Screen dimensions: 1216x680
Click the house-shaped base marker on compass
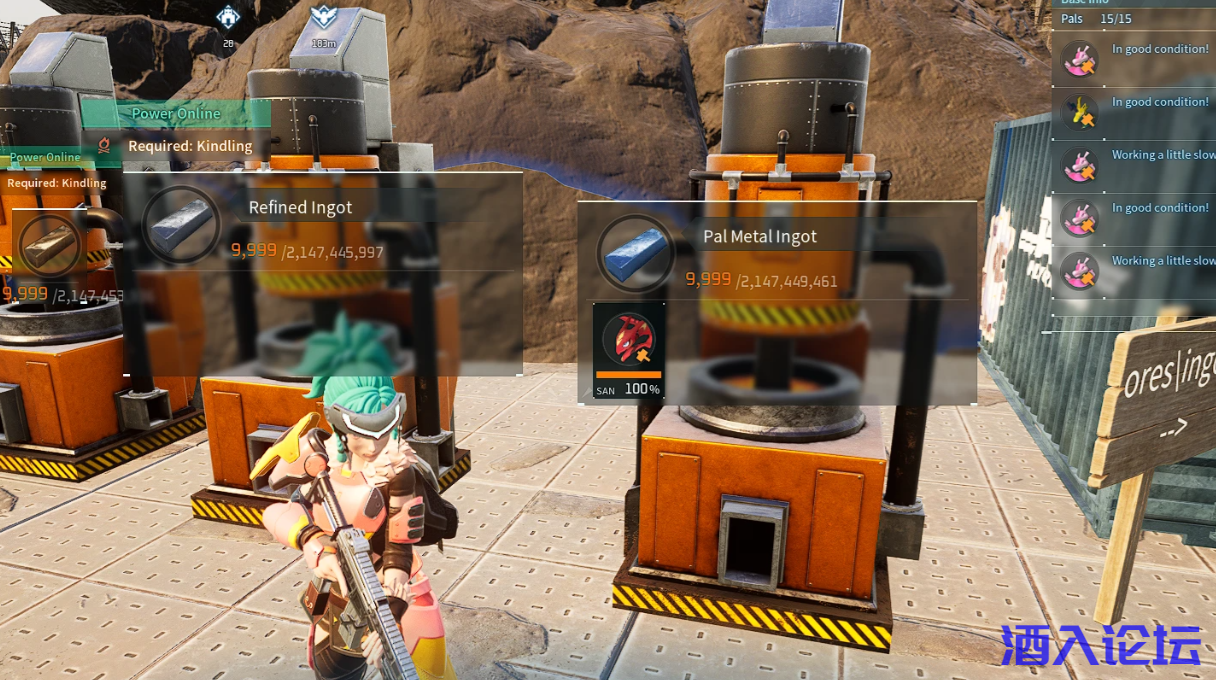pos(229,17)
